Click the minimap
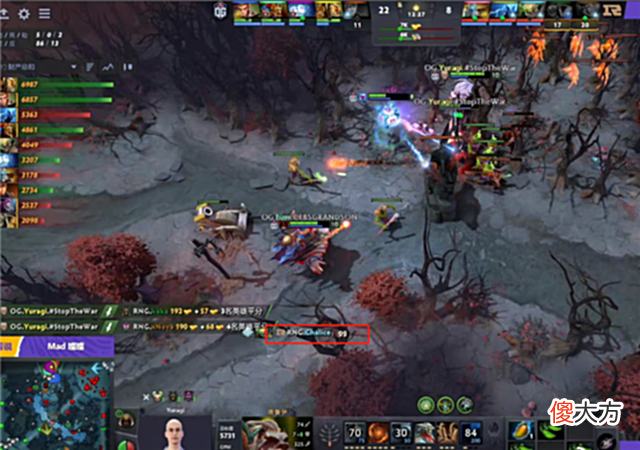The image size is (640, 450). (55, 402)
